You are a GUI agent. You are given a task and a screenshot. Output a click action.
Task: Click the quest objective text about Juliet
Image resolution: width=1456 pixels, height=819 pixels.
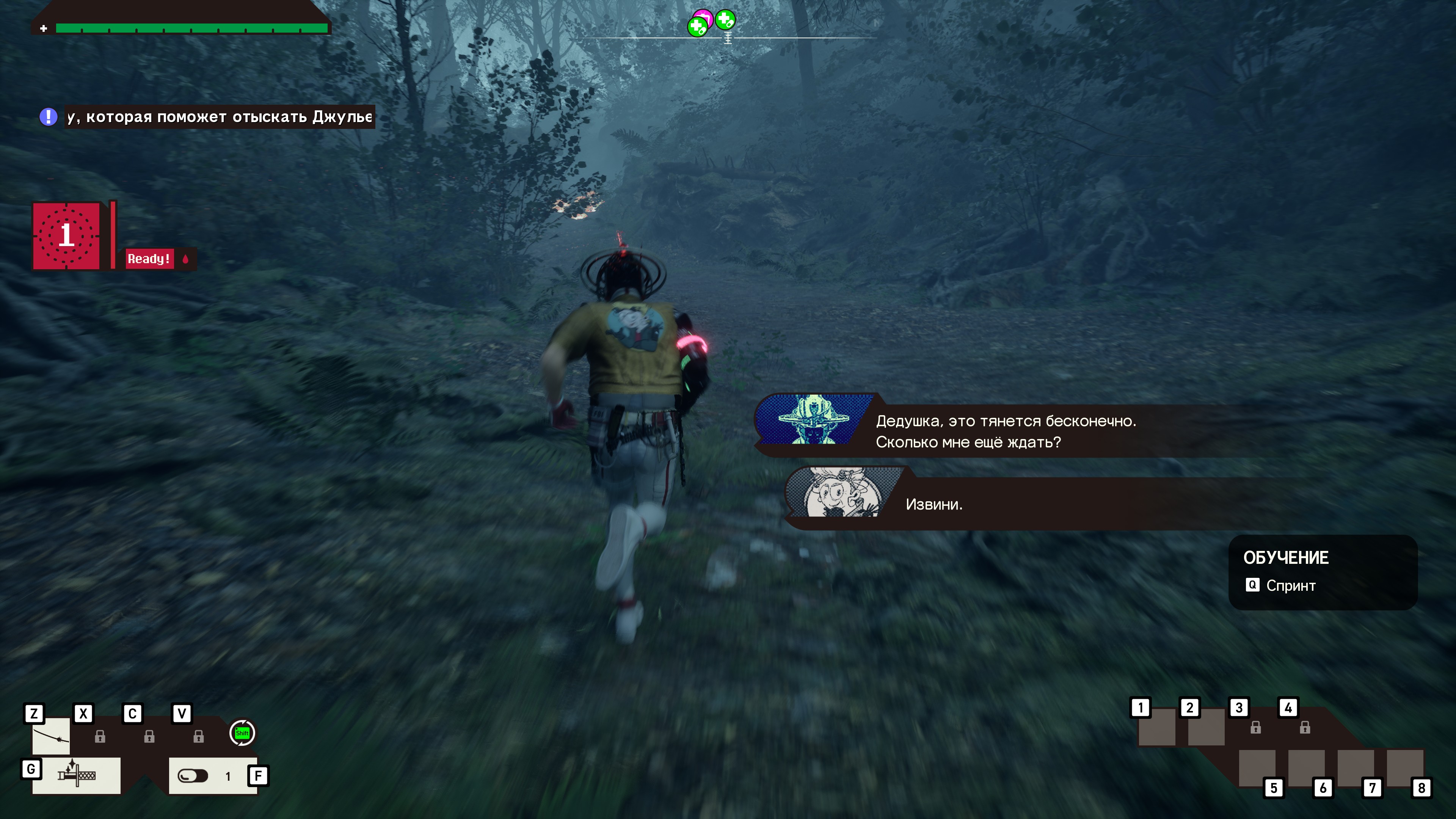click(219, 117)
